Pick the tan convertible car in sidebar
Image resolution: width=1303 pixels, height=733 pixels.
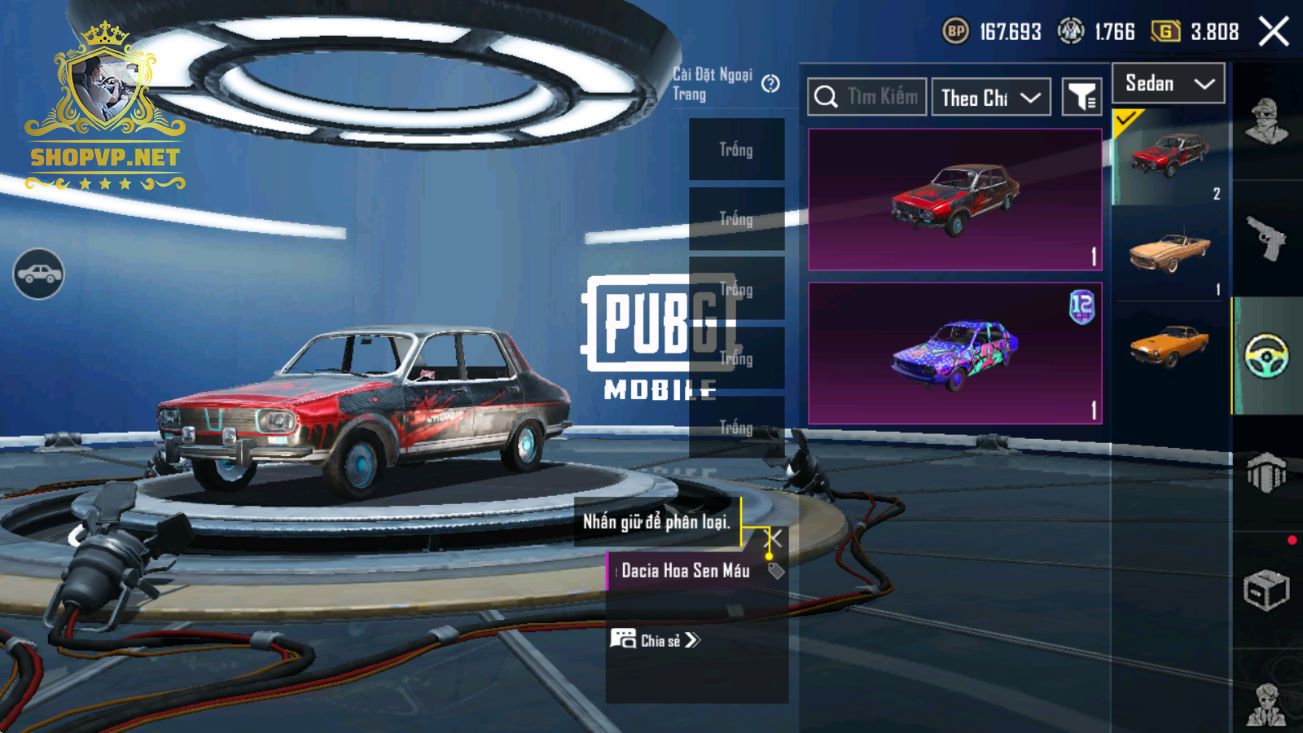[1169, 252]
